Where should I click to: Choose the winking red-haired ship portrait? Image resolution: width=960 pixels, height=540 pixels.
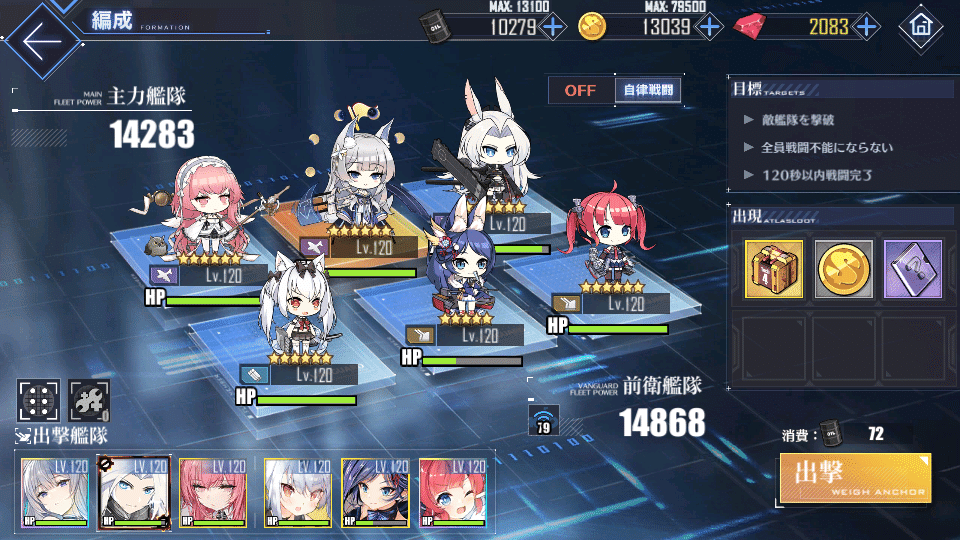[x=453, y=492]
